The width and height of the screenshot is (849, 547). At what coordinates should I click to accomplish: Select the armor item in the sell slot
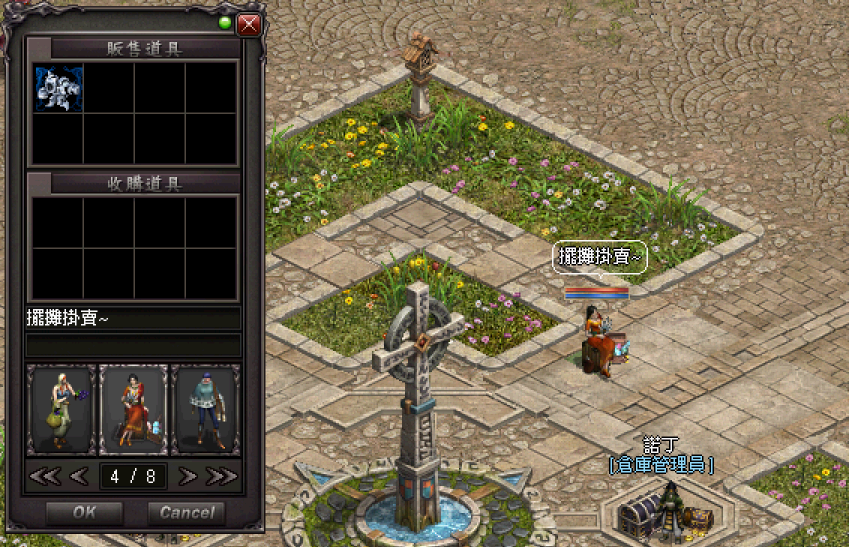59,88
